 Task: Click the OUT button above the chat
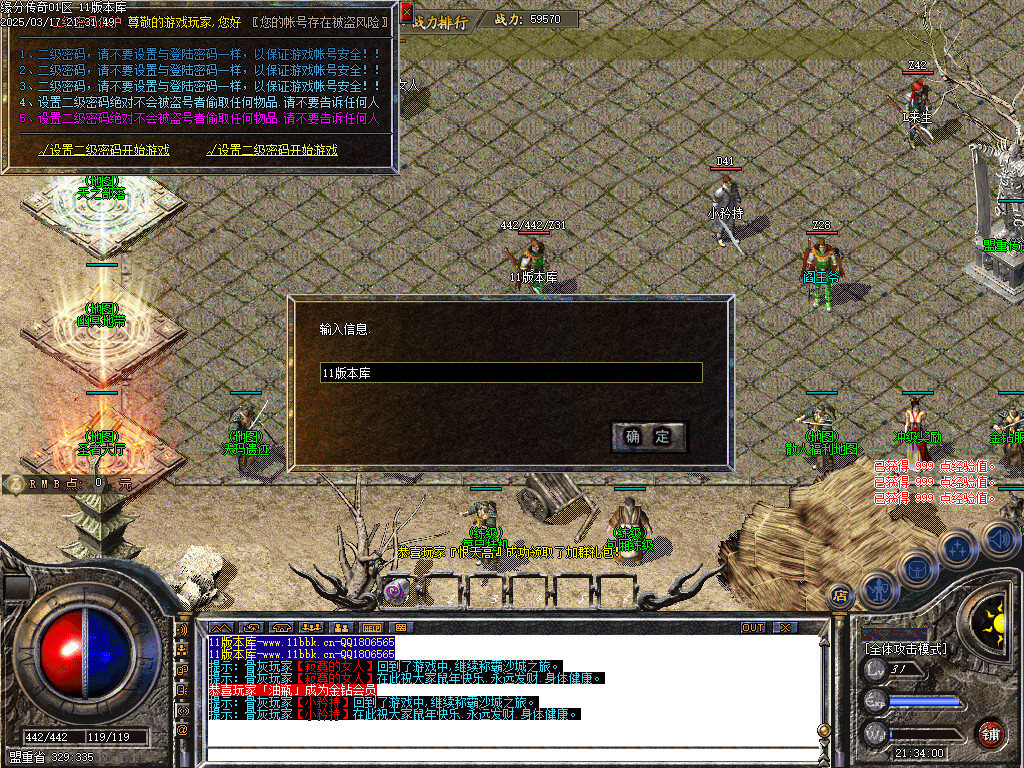coord(752,627)
